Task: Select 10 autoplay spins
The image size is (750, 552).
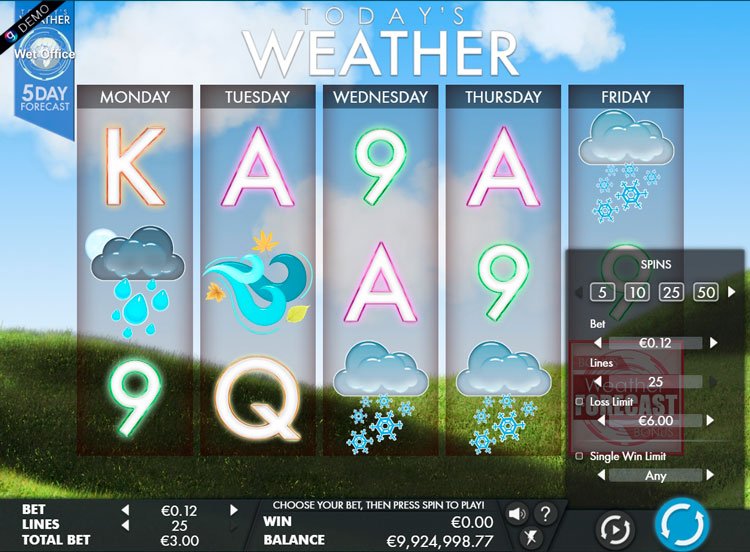Action: 636,293
